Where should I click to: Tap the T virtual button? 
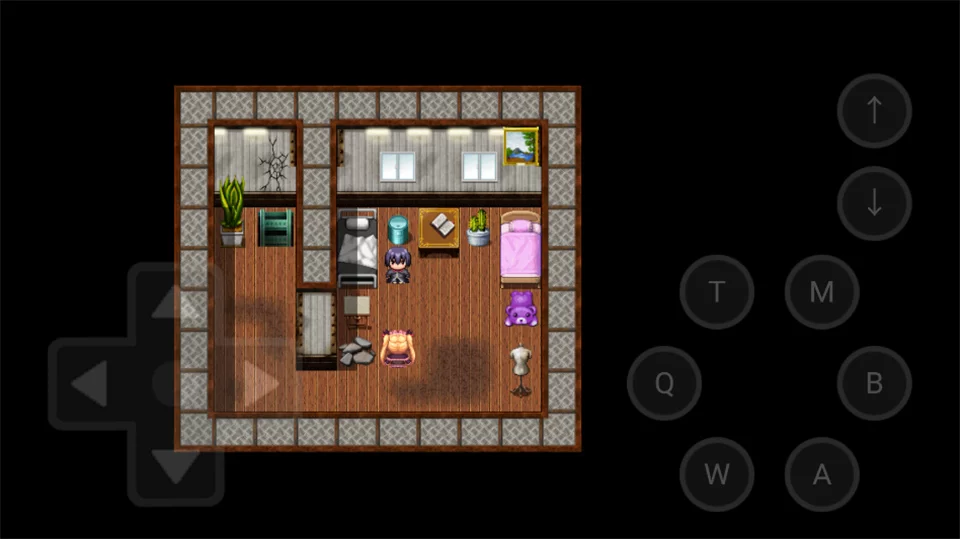pos(716,292)
